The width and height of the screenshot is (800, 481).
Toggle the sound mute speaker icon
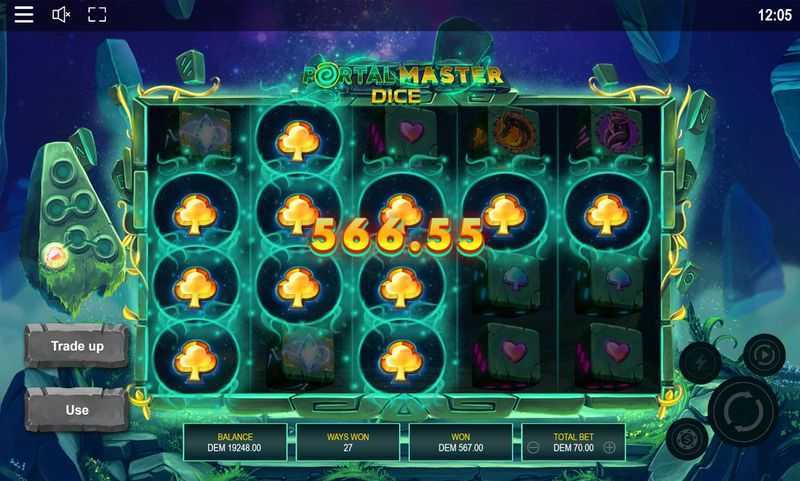pyautogui.click(x=61, y=14)
